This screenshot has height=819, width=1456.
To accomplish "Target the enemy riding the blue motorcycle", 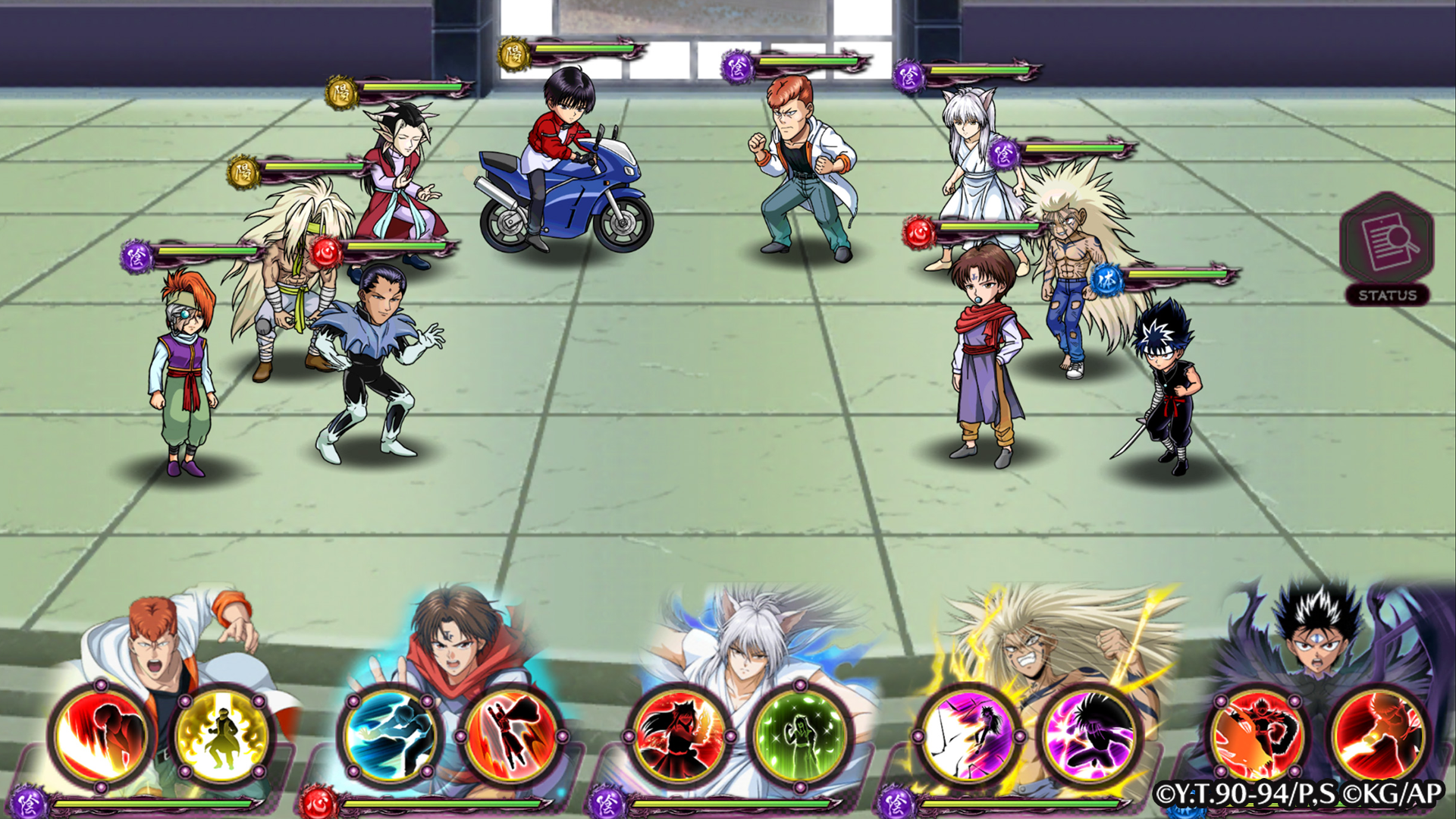I will pos(565,152).
